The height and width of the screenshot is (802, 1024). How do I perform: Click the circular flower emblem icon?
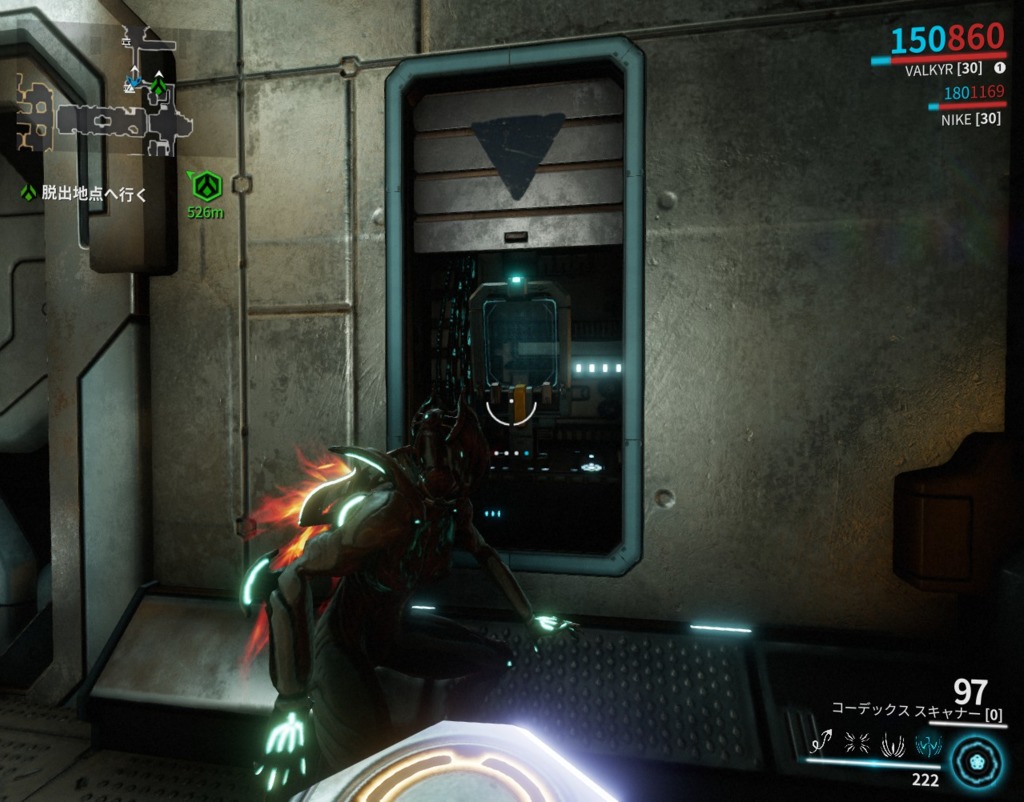click(975, 759)
